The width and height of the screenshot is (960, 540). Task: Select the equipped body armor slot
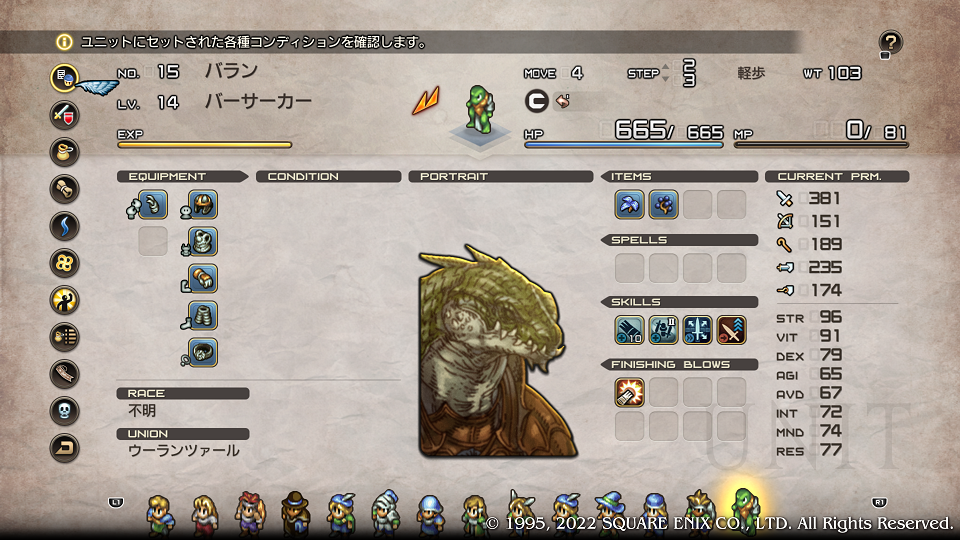click(203, 241)
